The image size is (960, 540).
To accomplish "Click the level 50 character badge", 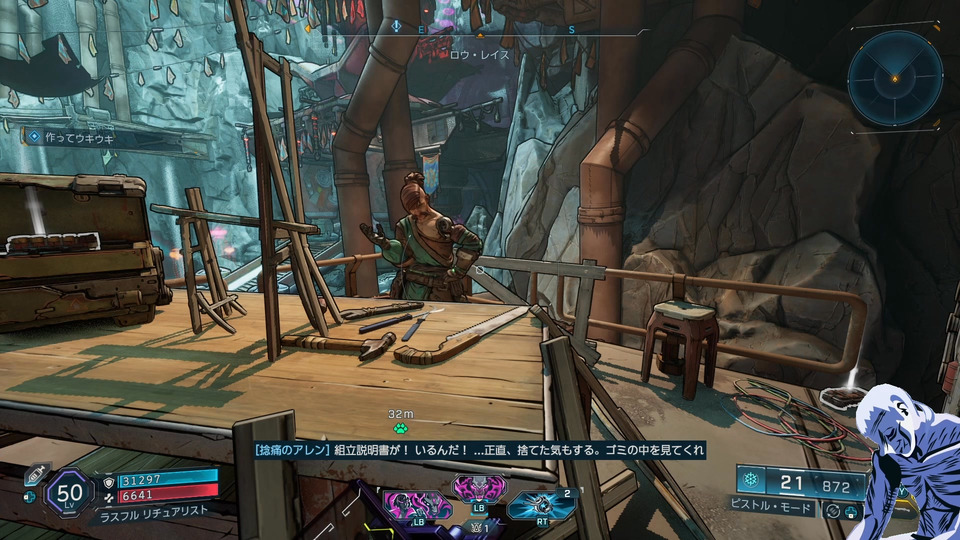I will (69, 492).
